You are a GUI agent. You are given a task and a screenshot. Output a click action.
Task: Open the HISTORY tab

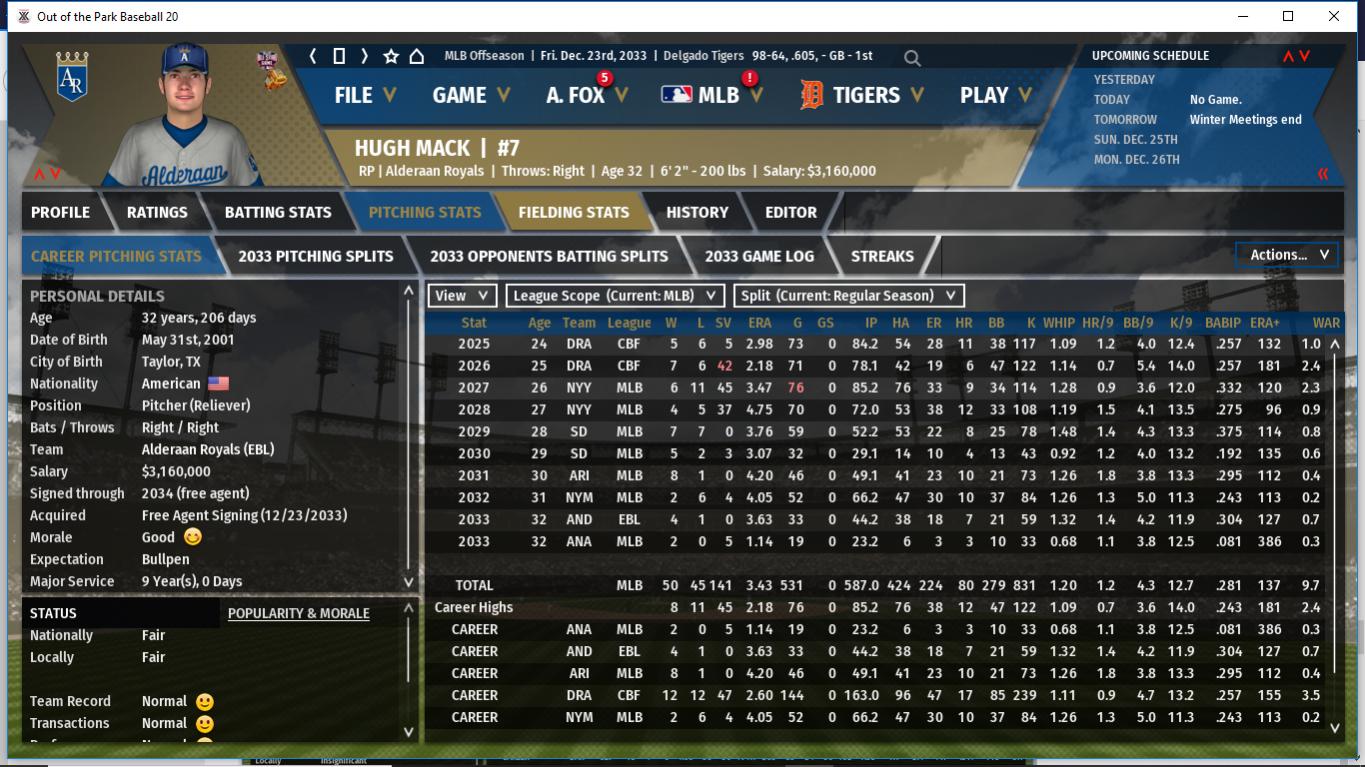(x=697, y=212)
